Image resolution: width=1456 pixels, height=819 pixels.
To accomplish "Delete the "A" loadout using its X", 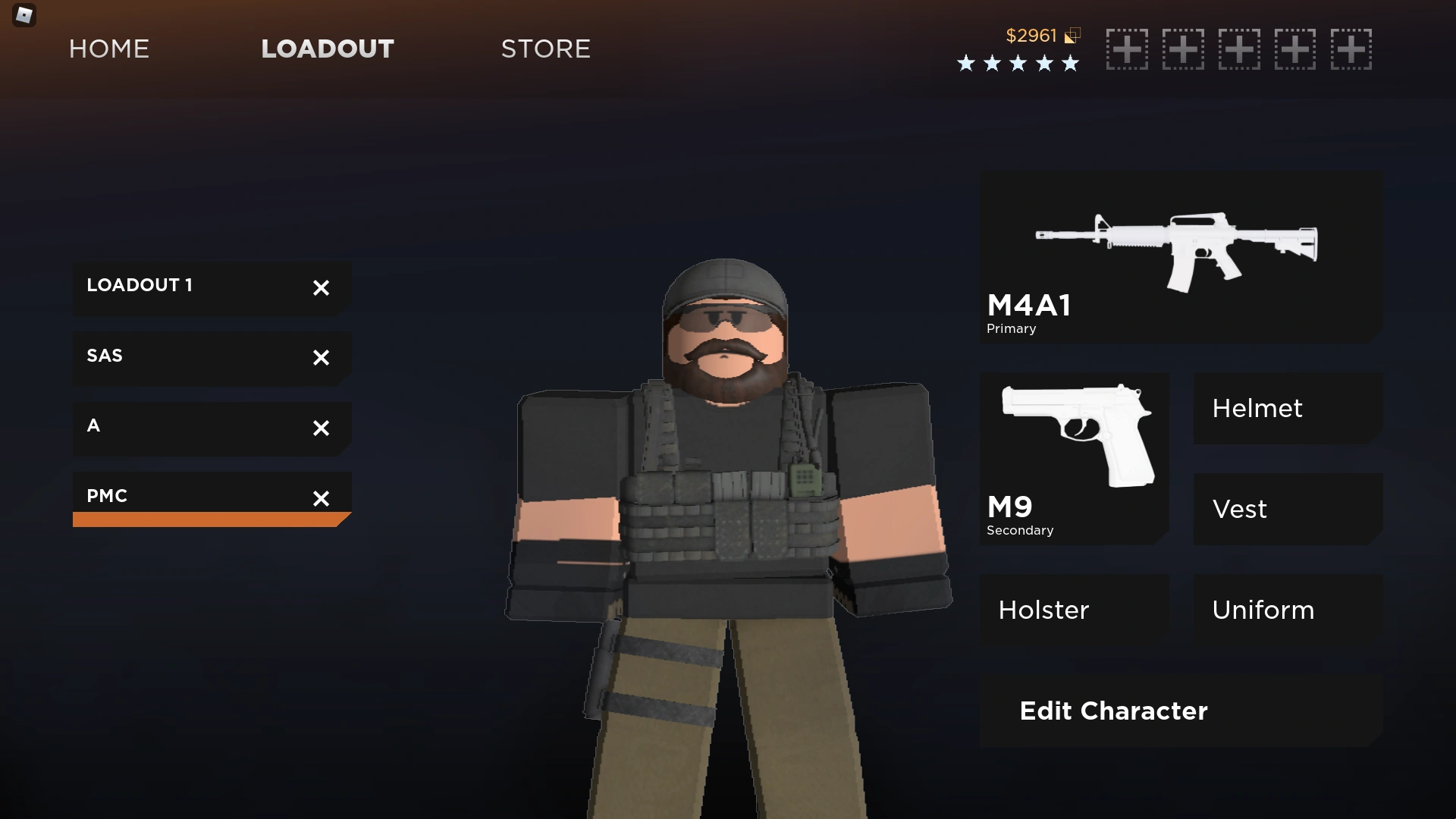I will click(321, 428).
